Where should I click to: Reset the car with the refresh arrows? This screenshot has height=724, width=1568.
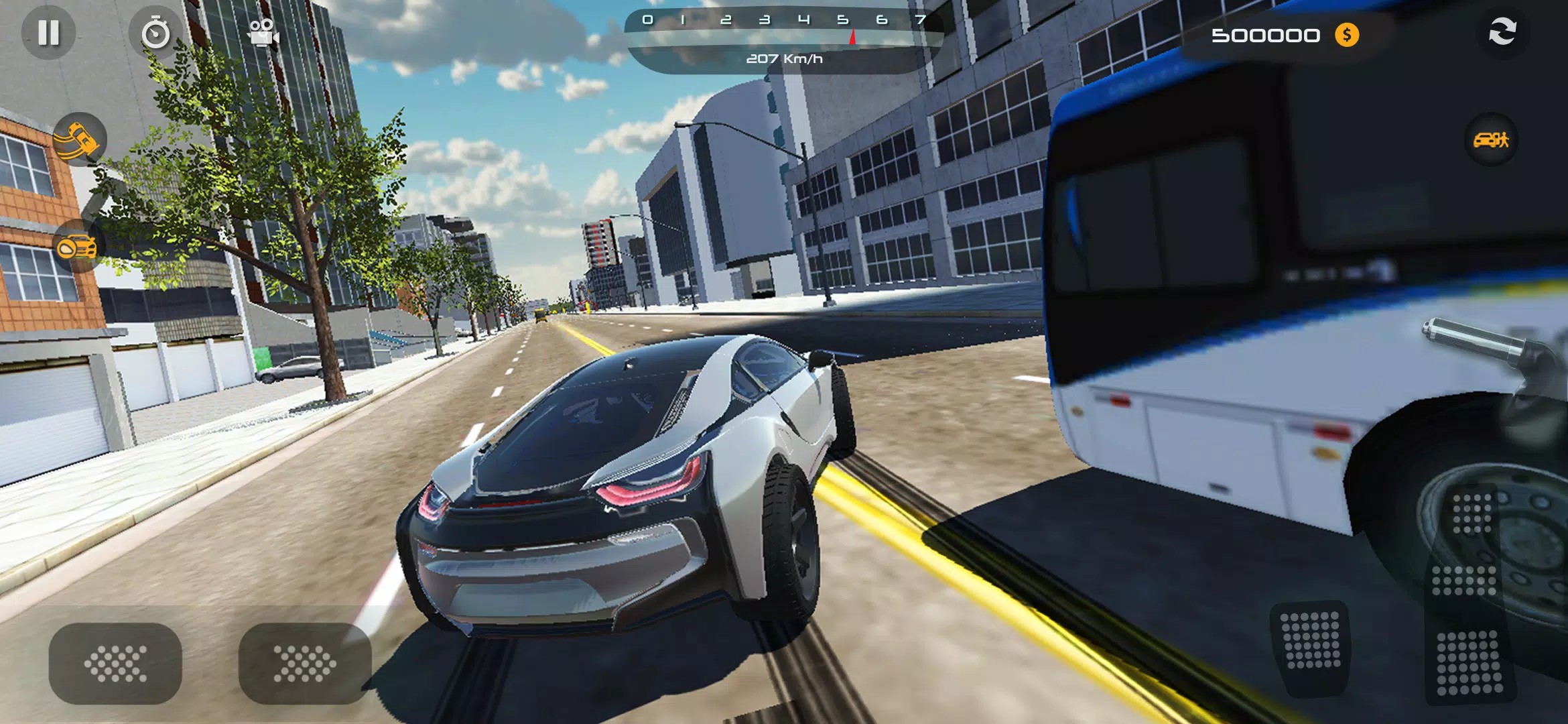coord(1502,32)
